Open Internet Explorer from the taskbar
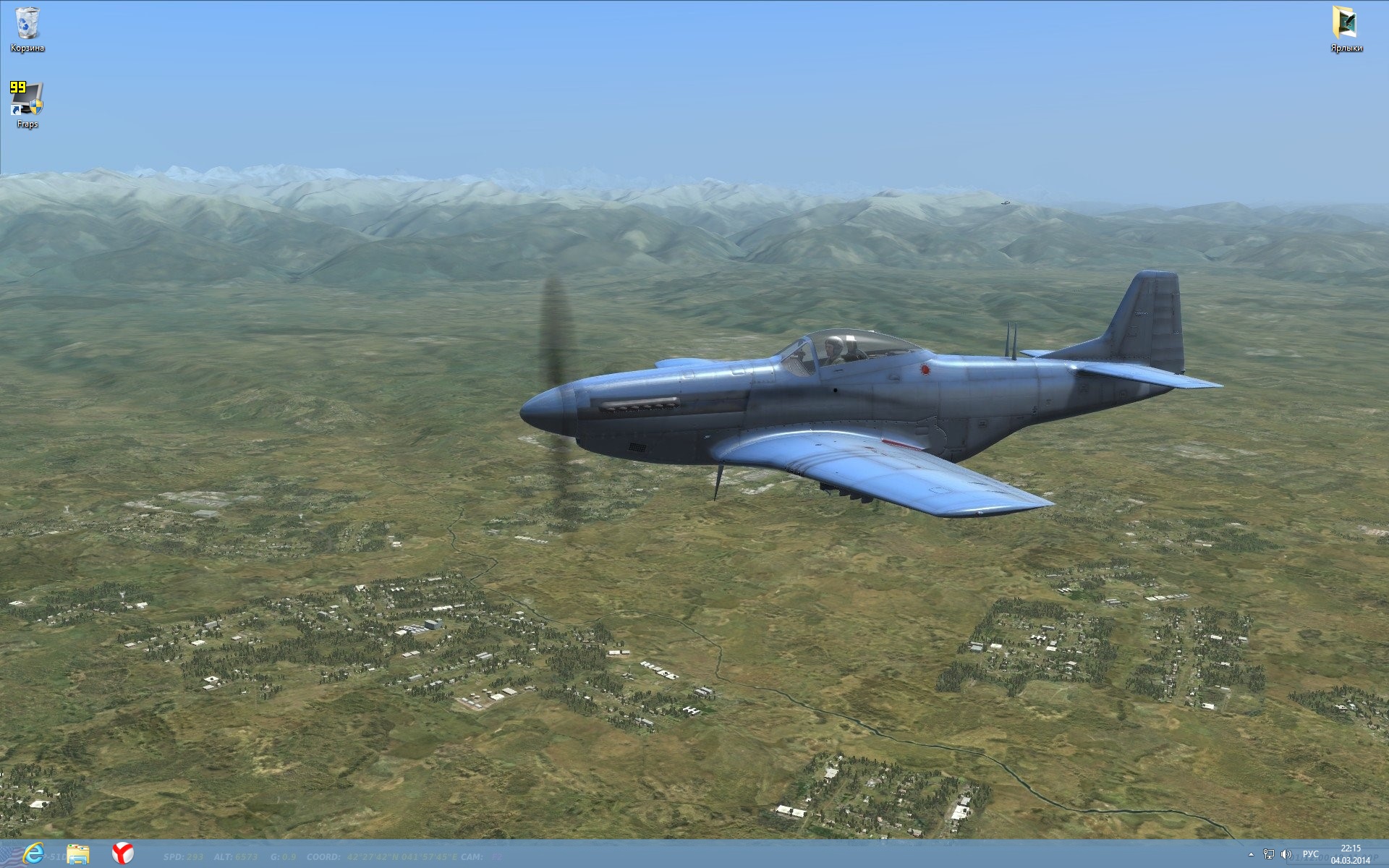This screenshot has height=868, width=1389. [33, 854]
